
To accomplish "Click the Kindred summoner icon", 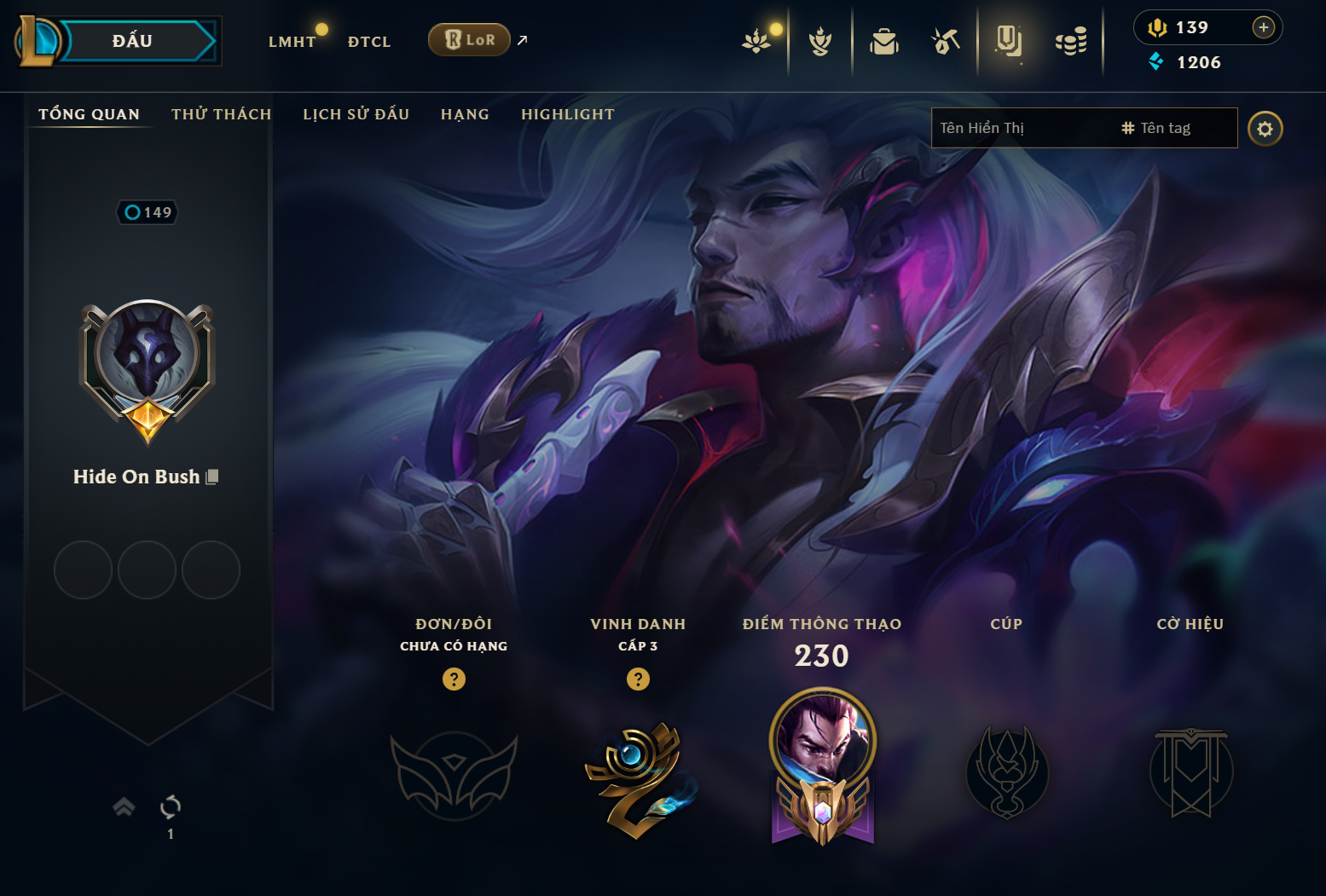I will click(147, 354).
